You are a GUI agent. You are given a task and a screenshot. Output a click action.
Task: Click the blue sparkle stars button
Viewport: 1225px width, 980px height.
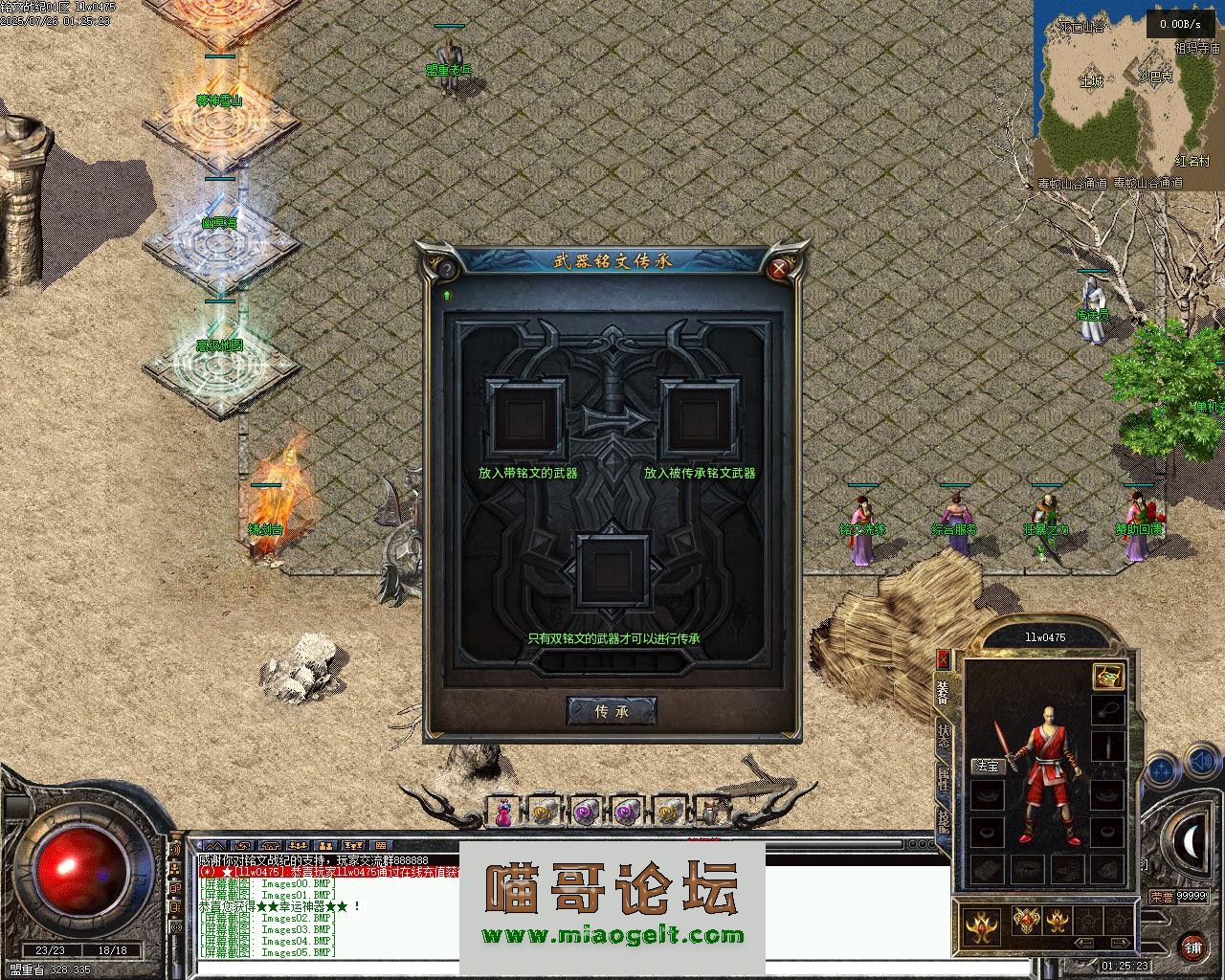(1161, 768)
